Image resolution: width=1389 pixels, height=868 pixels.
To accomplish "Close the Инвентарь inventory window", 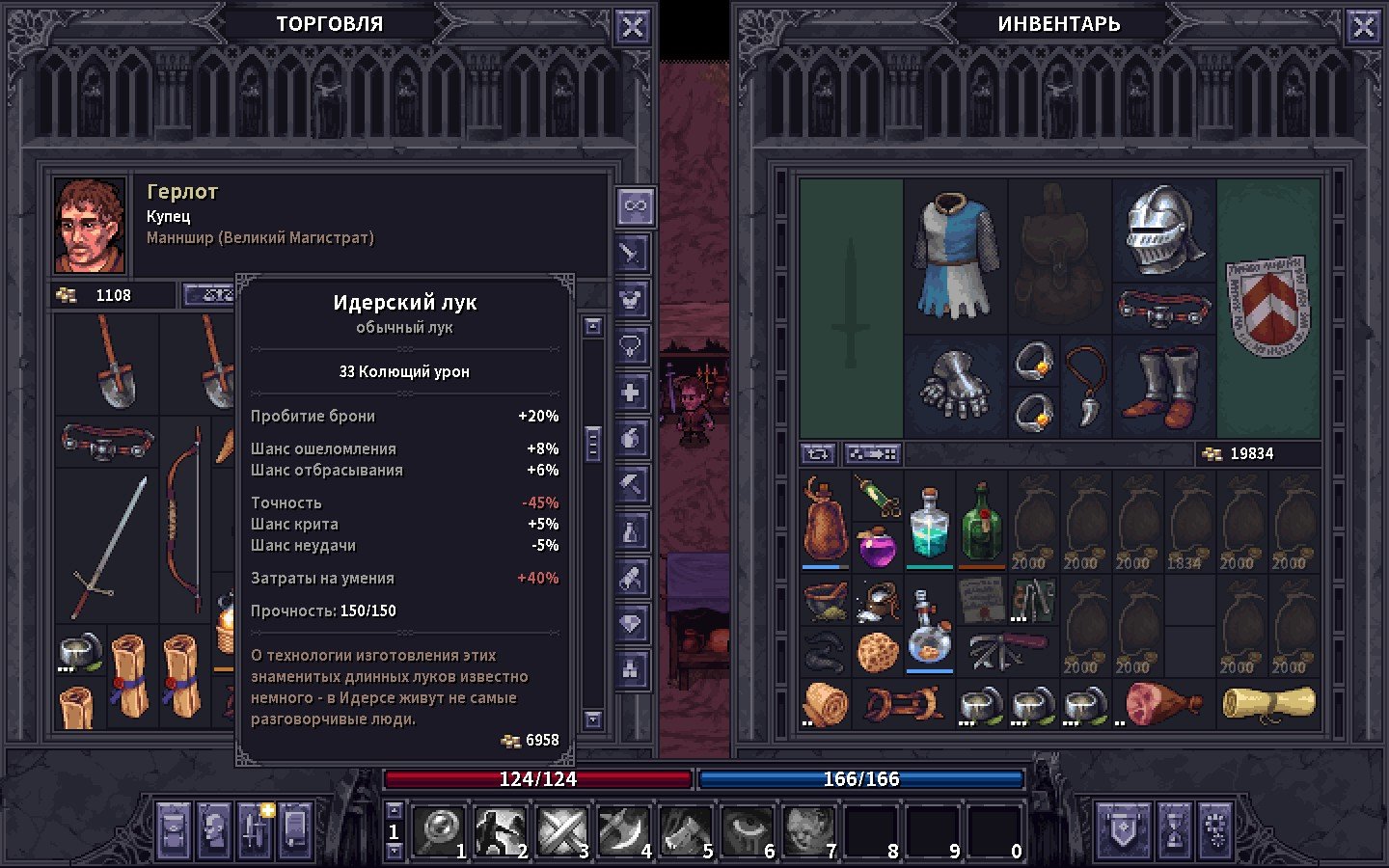I will [1363, 27].
